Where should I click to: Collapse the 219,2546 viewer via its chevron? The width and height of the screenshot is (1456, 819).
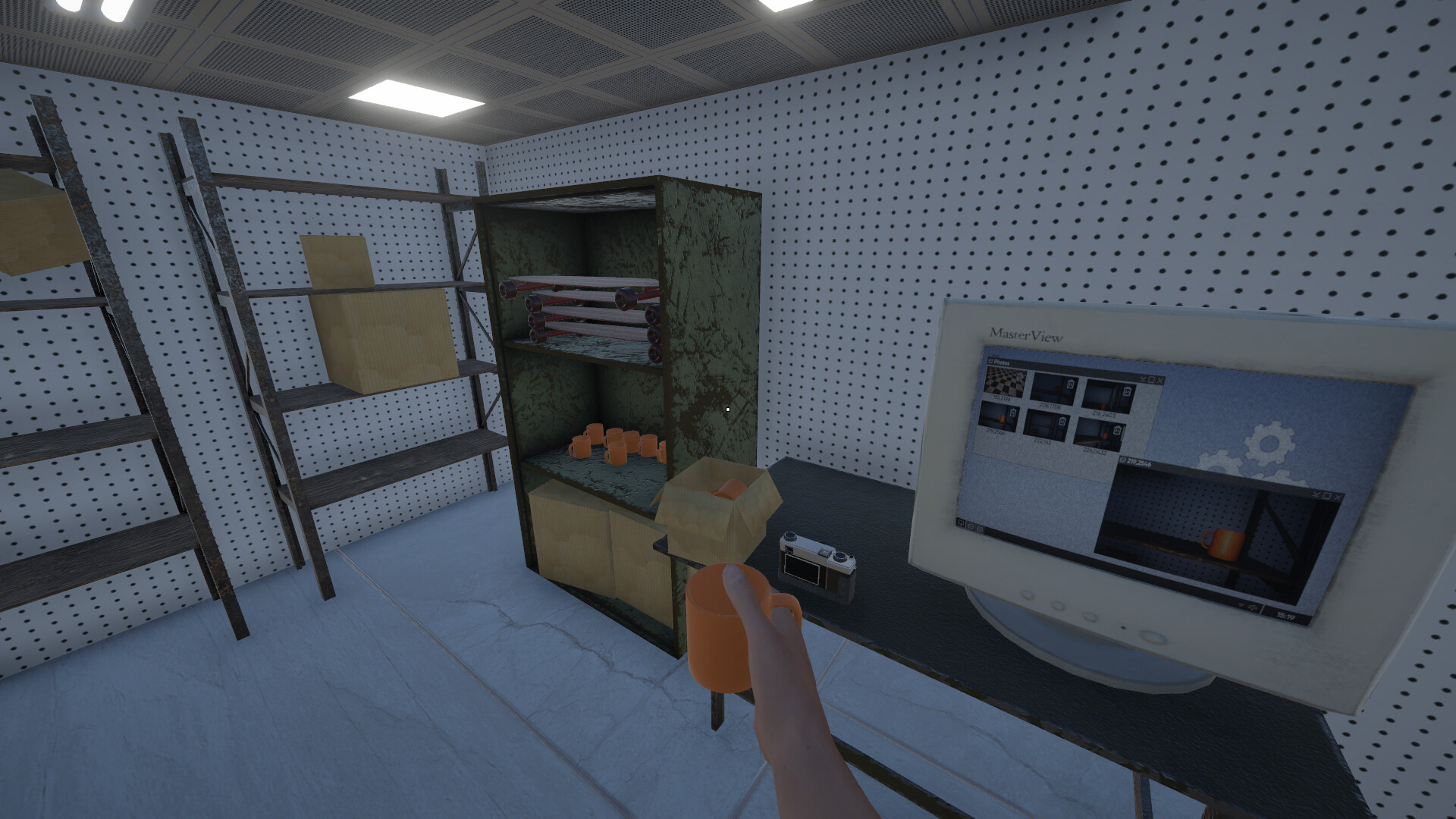click(x=1315, y=495)
